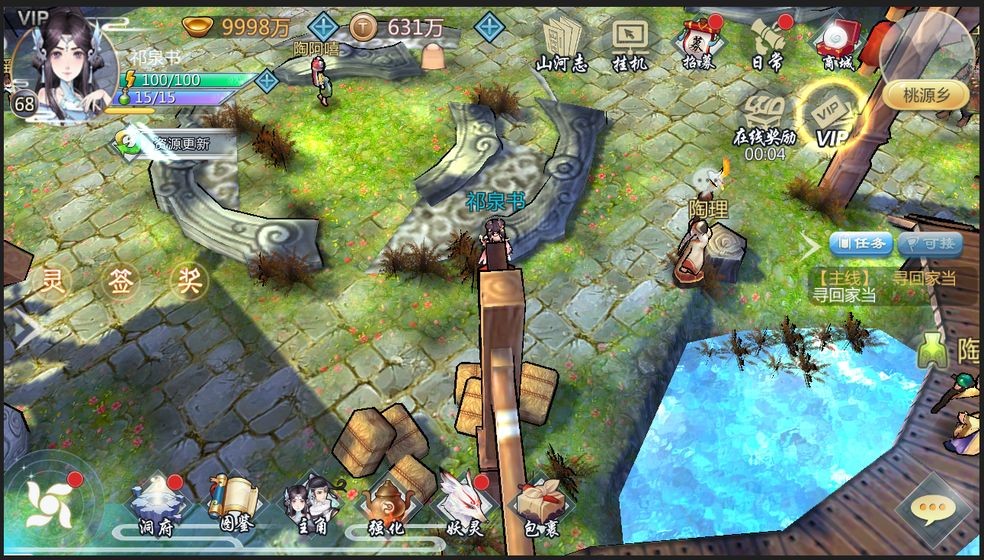
Task: Open the 山河志 book menu
Action: (x=561, y=43)
